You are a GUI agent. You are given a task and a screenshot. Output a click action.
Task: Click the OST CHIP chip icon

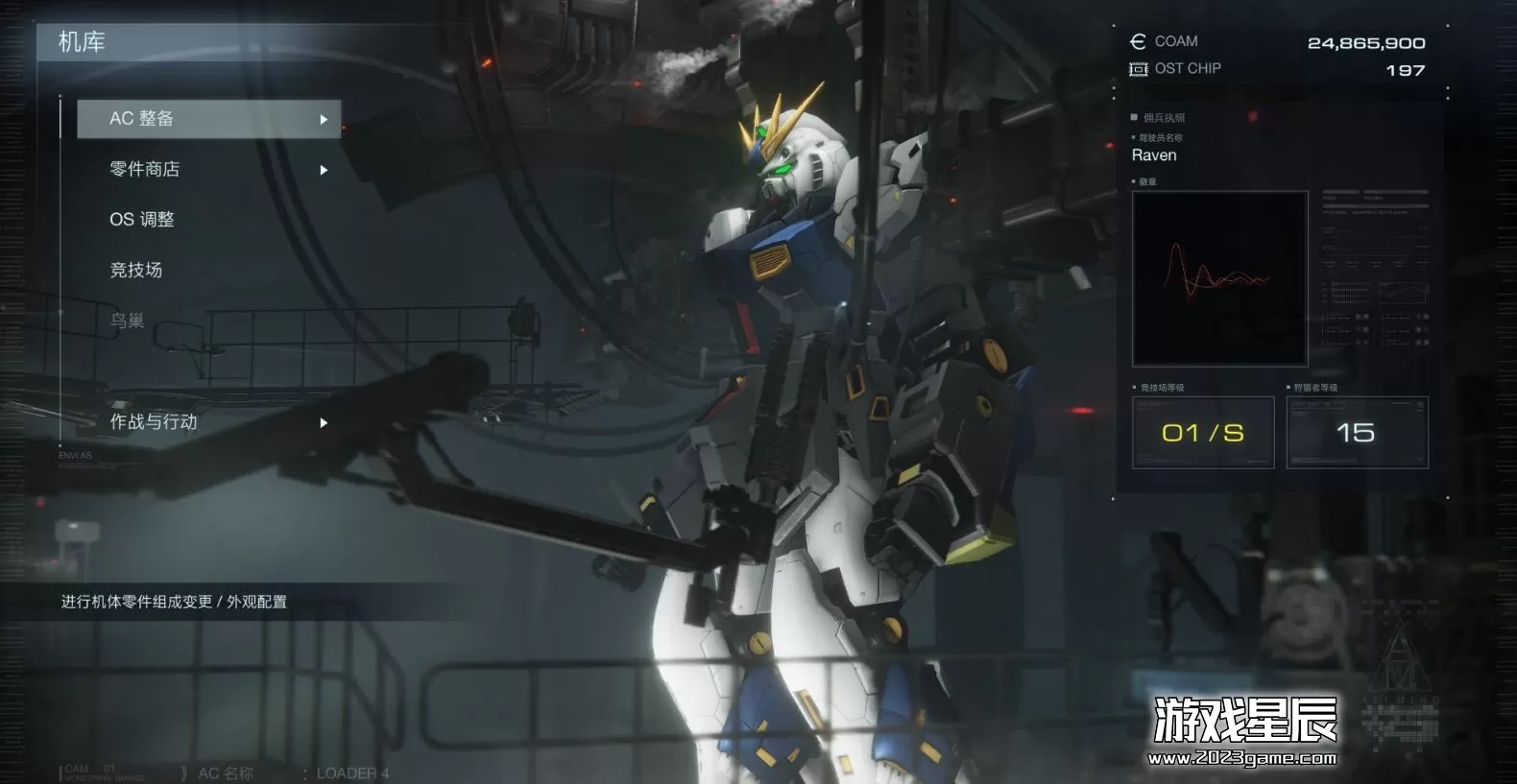pos(1137,68)
